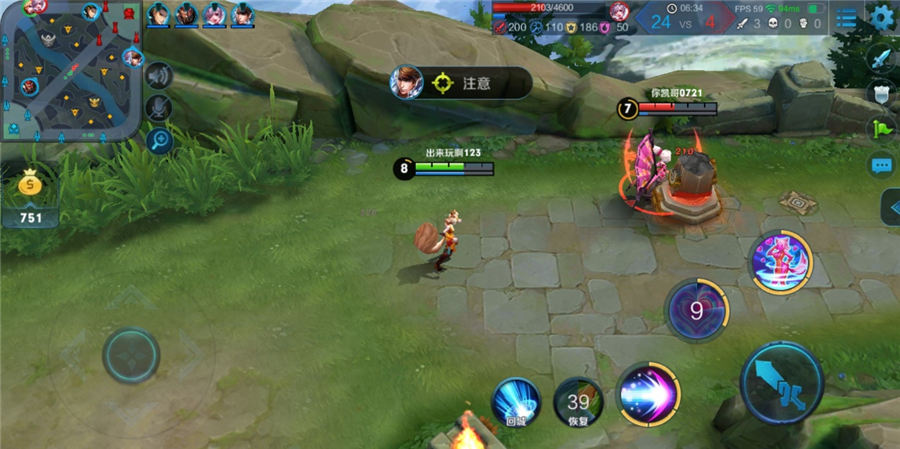This screenshot has width=900, height=449.
Task: Toggle the speaker voice button
Action: coord(159,76)
